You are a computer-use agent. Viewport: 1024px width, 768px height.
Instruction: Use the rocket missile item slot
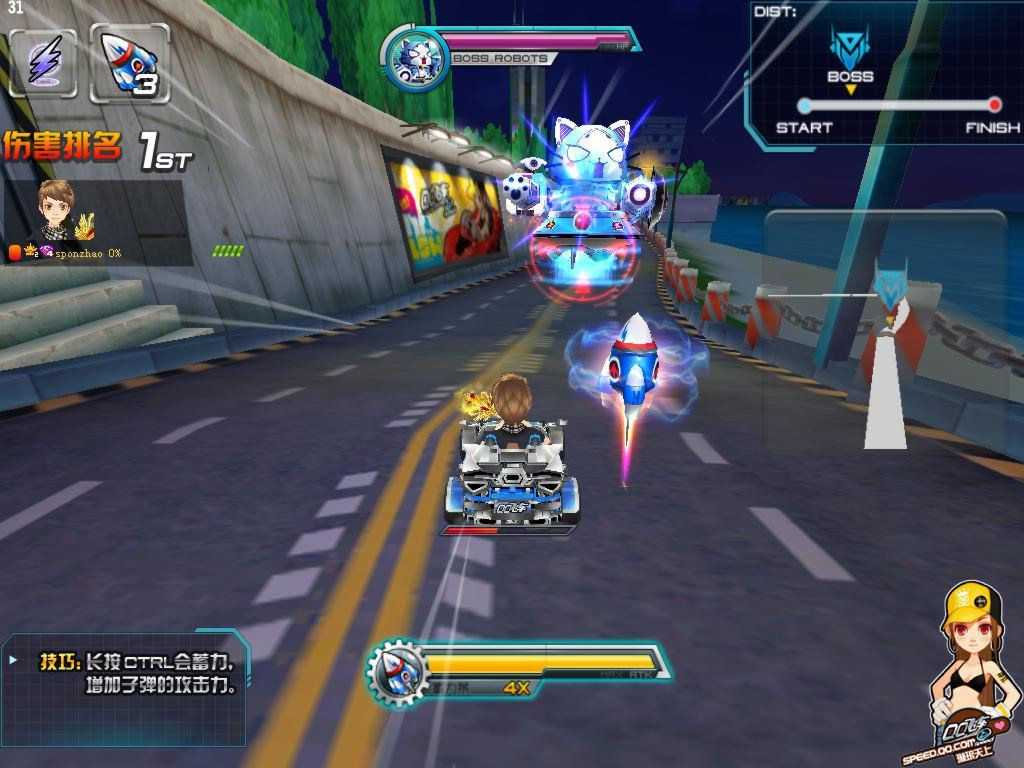pos(130,63)
